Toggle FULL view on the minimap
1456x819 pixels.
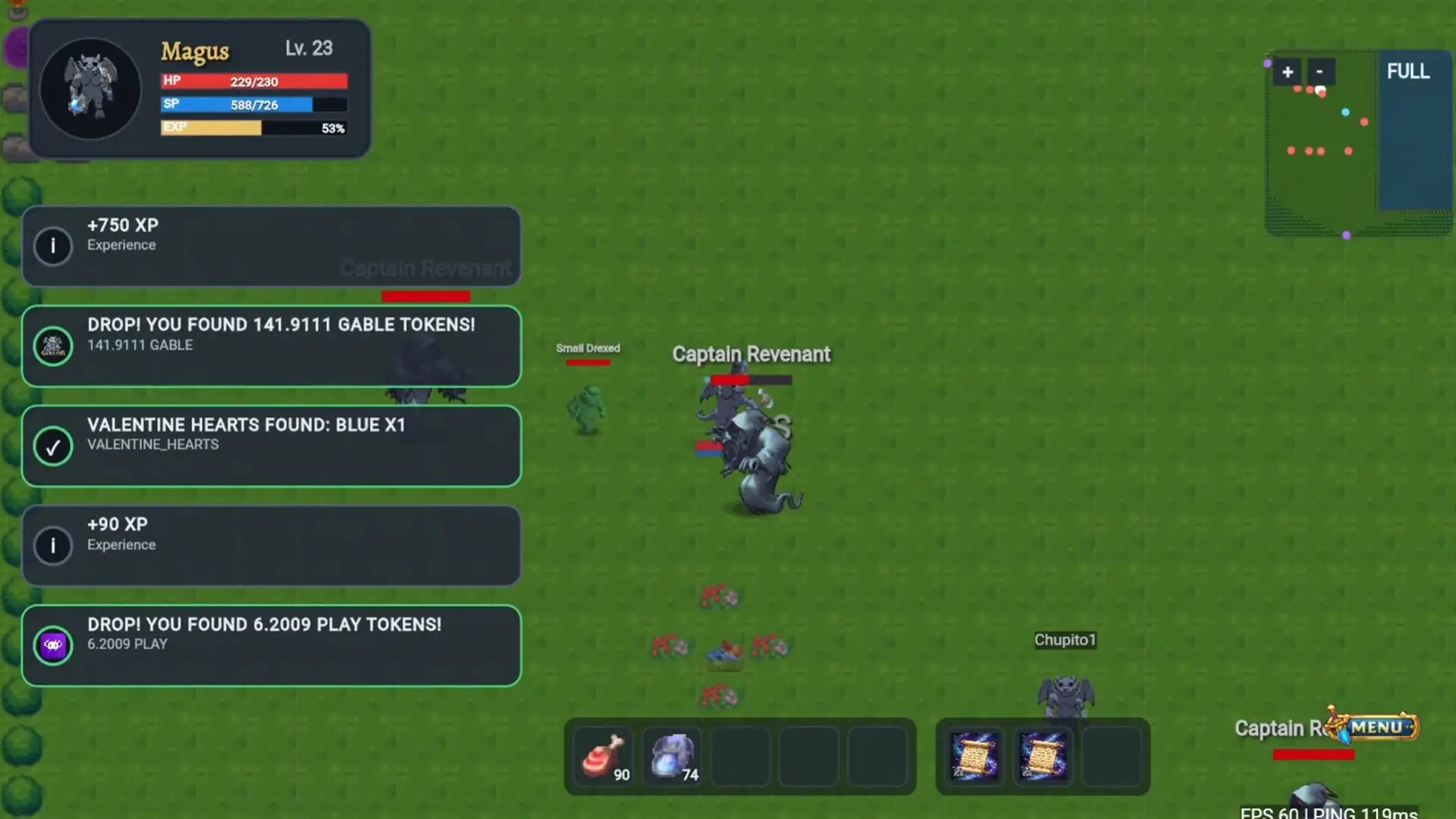pyautogui.click(x=1408, y=71)
